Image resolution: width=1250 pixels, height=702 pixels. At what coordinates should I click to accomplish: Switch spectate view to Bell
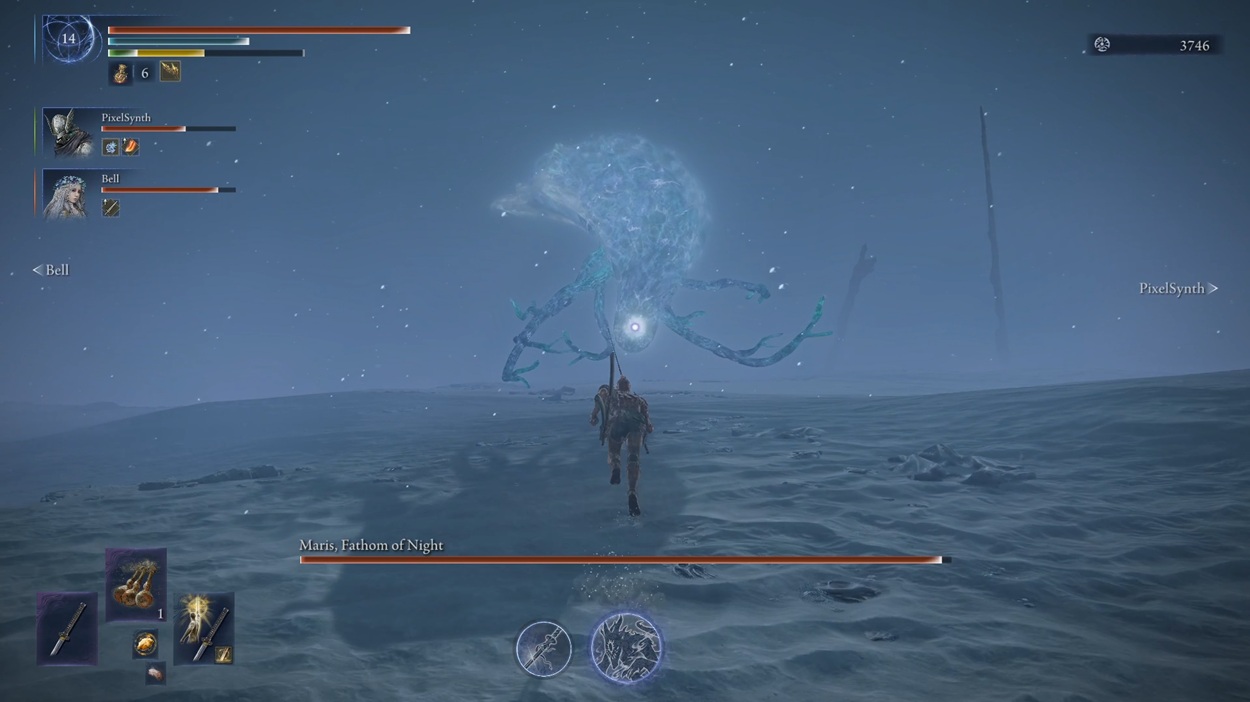pyautogui.click(x=51, y=270)
